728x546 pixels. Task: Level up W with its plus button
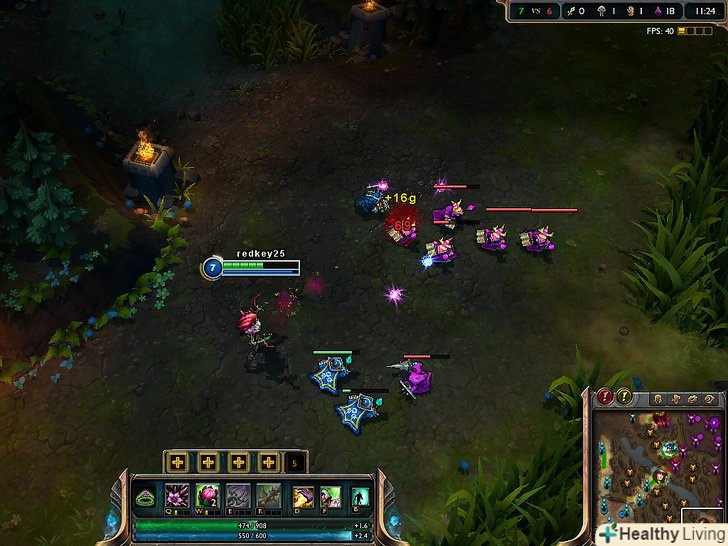pos(208,462)
